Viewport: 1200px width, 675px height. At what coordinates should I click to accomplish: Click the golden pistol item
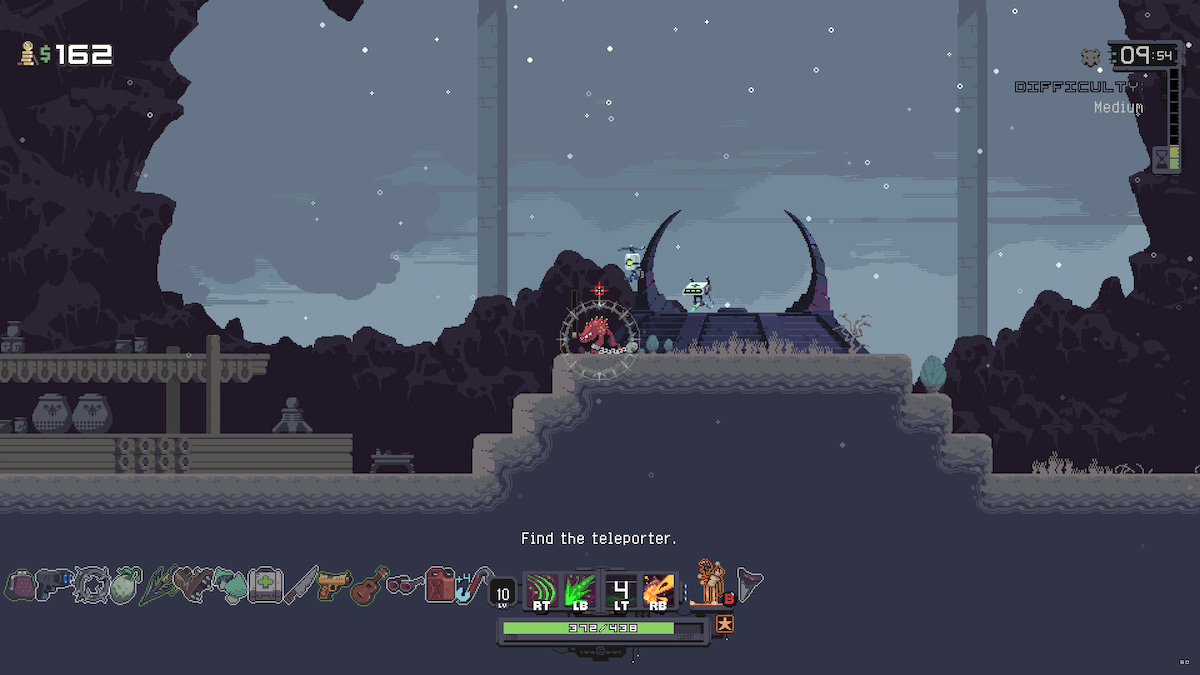click(333, 585)
